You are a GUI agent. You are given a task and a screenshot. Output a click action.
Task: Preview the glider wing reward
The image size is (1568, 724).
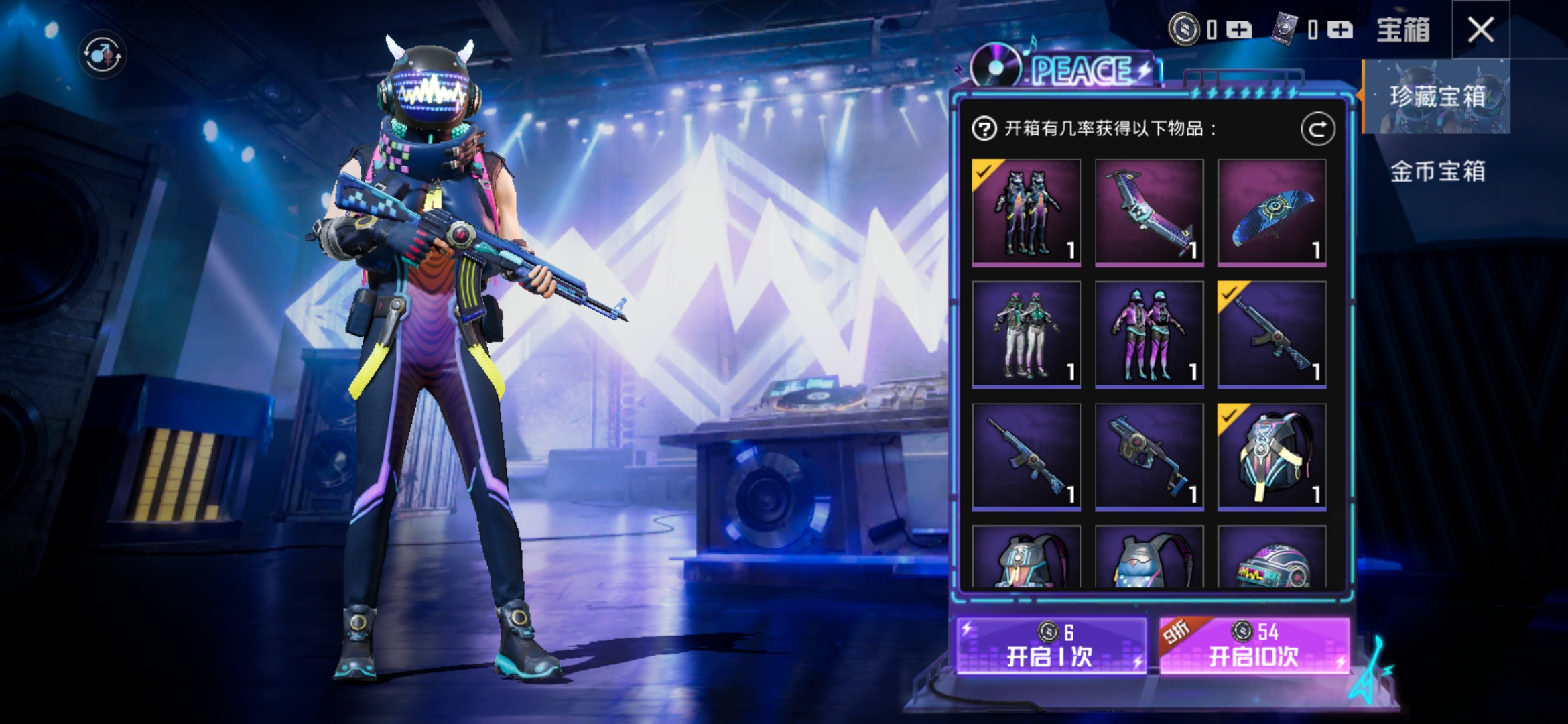[x=1149, y=213]
